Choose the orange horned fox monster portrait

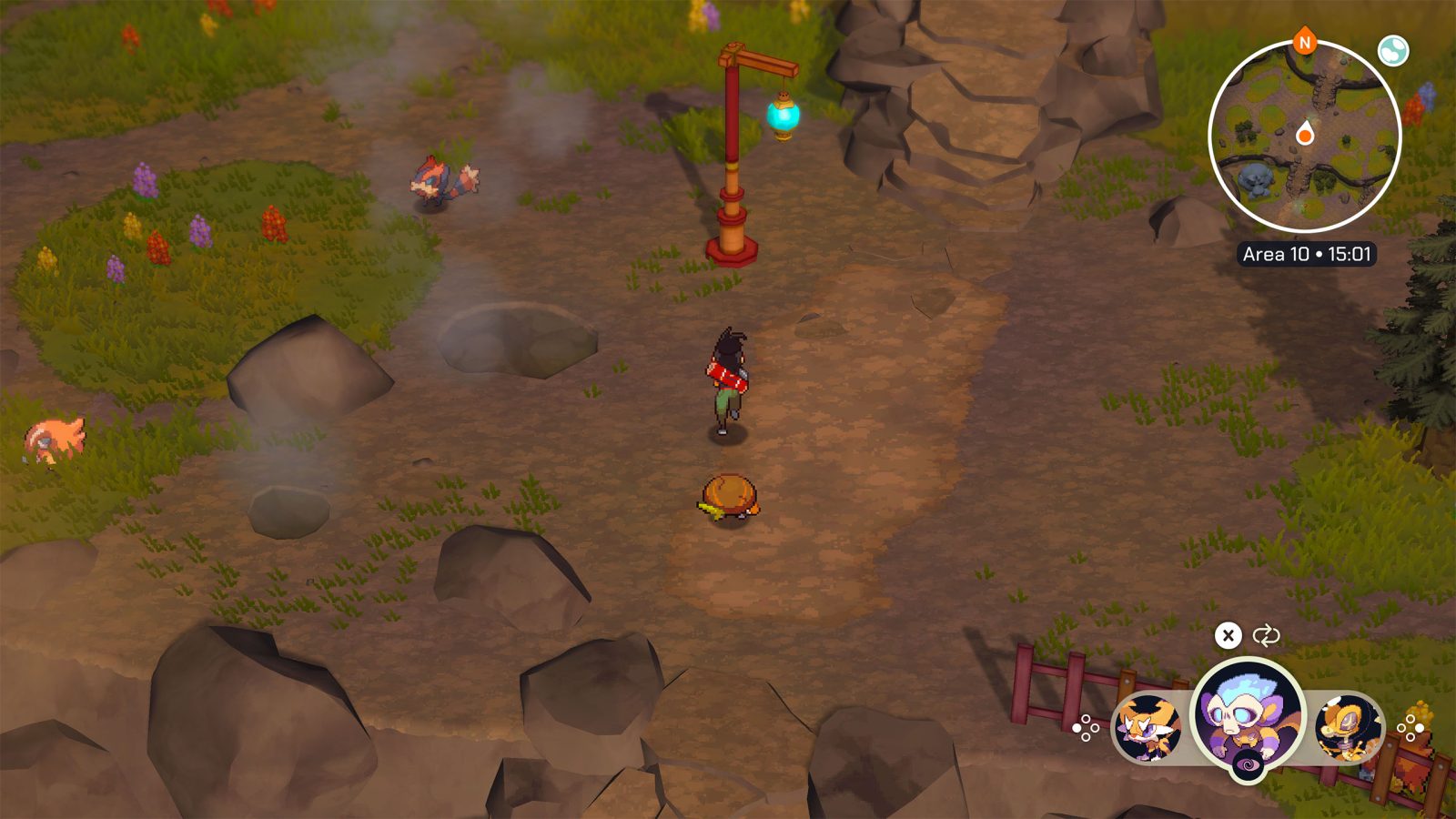point(1147,726)
